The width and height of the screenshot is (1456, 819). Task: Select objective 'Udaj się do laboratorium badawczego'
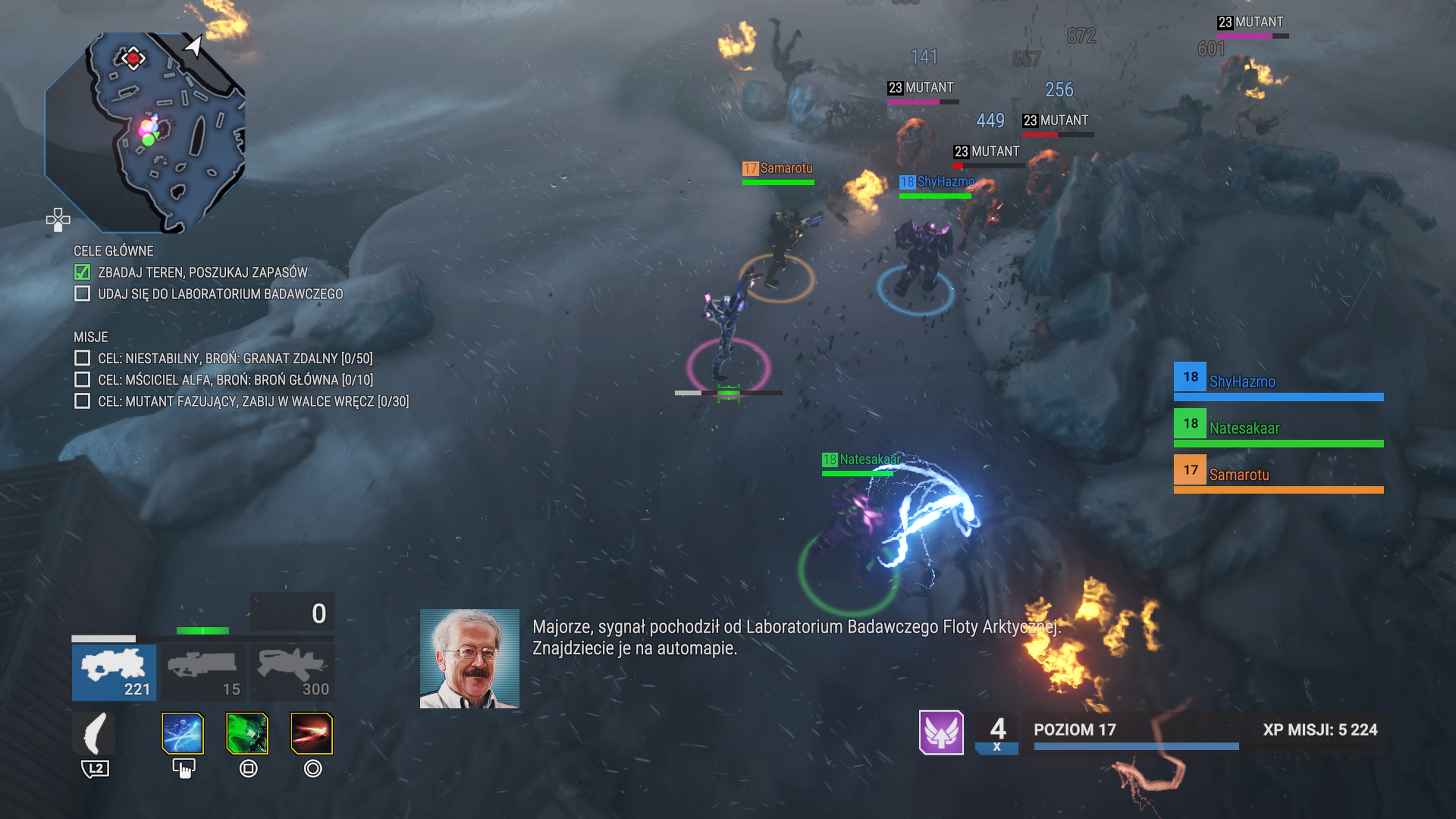220,294
